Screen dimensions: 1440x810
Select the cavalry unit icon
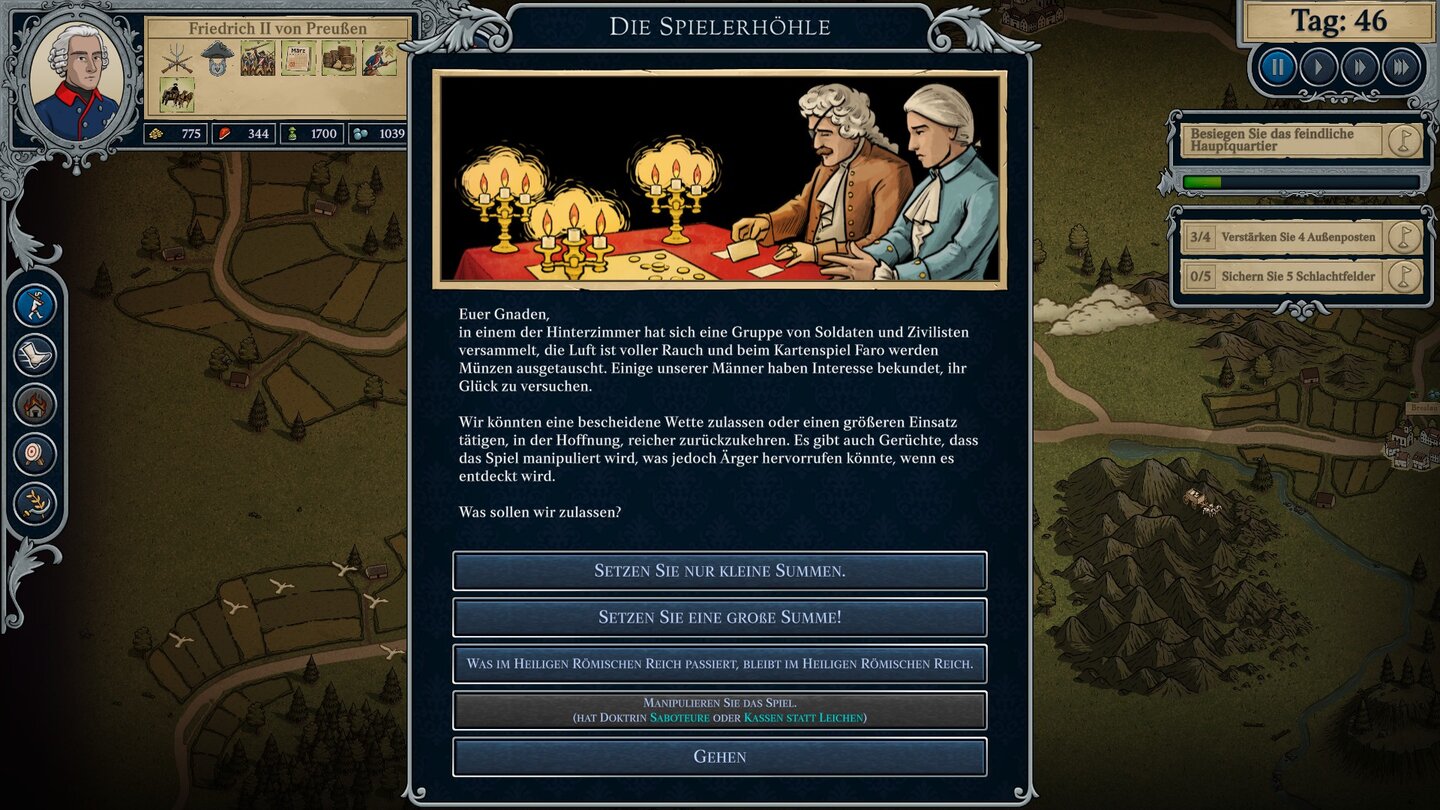pyautogui.click(x=177, y=93)
